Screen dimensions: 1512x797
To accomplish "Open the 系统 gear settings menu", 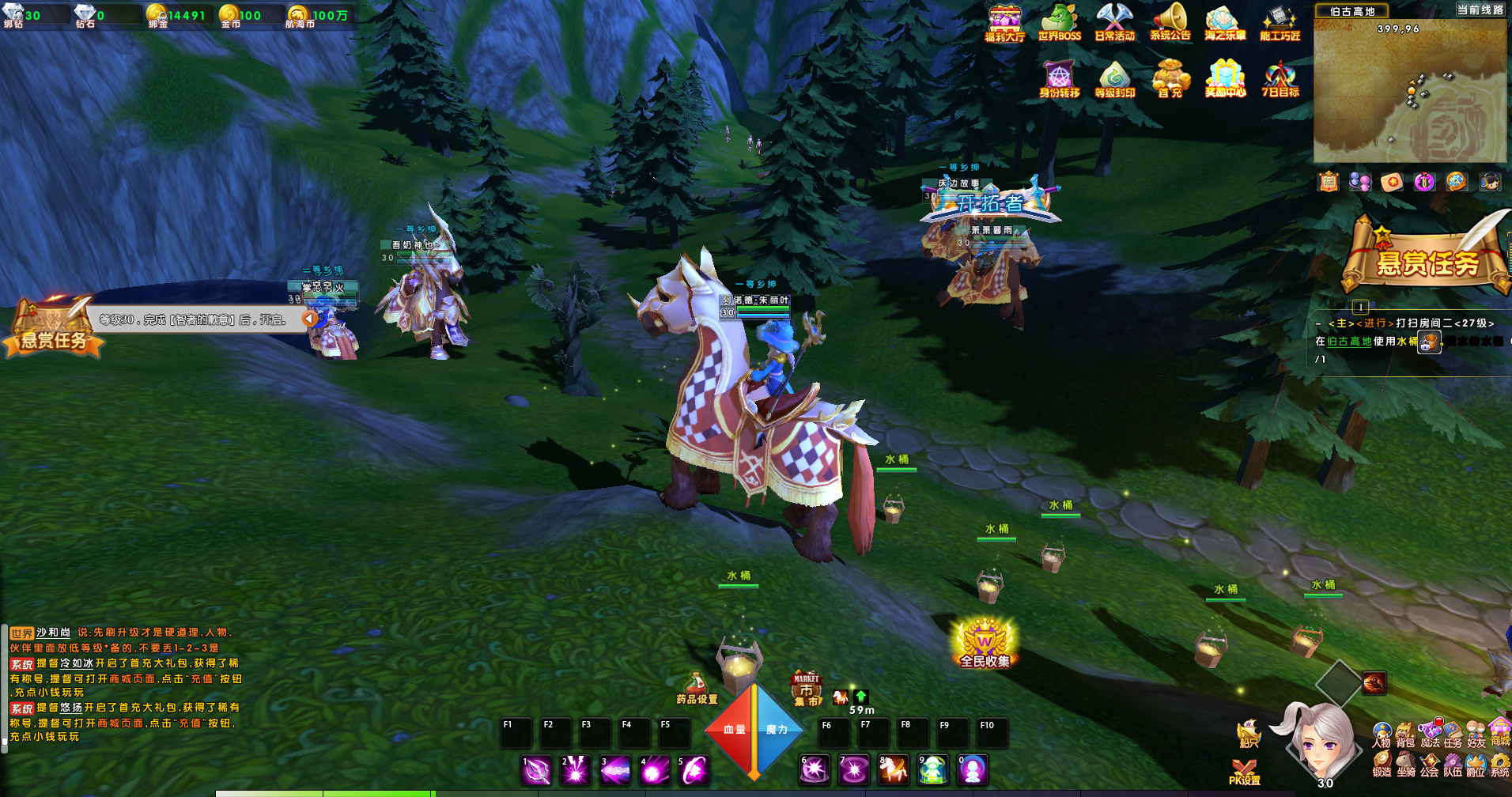I will click(1500, 765).
